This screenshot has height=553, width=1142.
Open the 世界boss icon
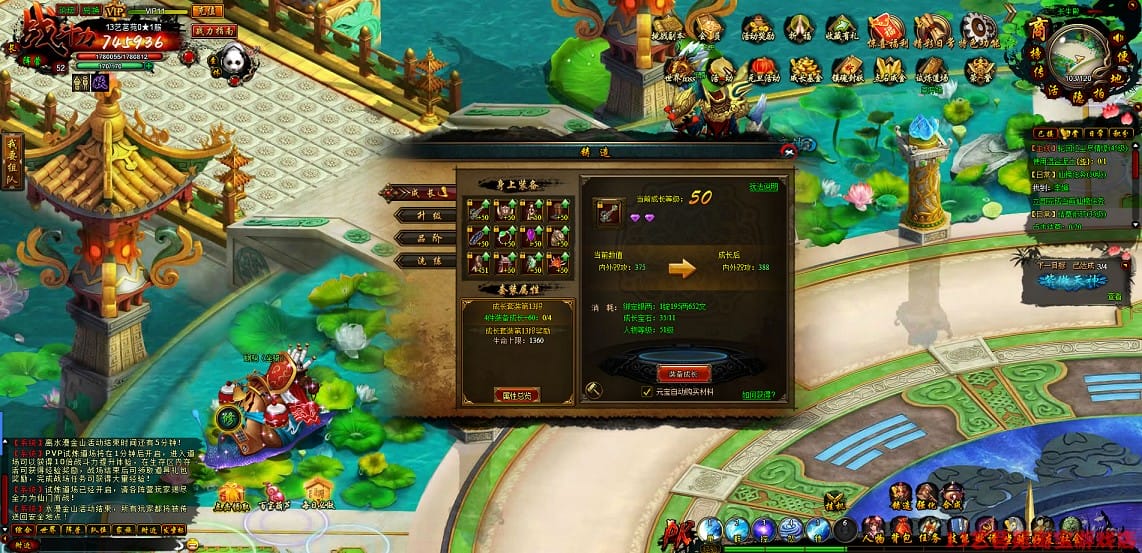click(x=680, y=69)
